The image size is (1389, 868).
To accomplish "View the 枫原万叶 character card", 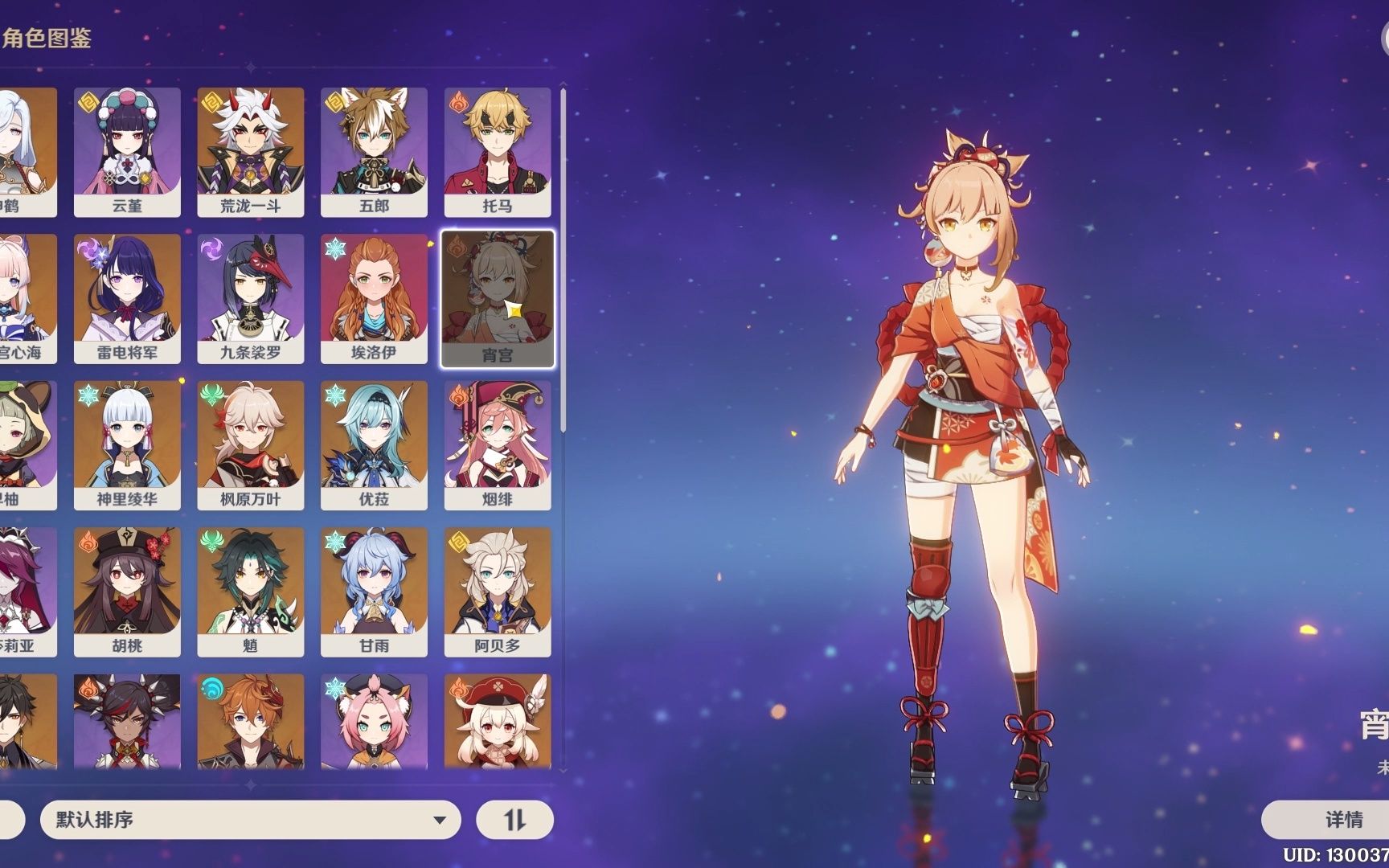I will [251, 445].
